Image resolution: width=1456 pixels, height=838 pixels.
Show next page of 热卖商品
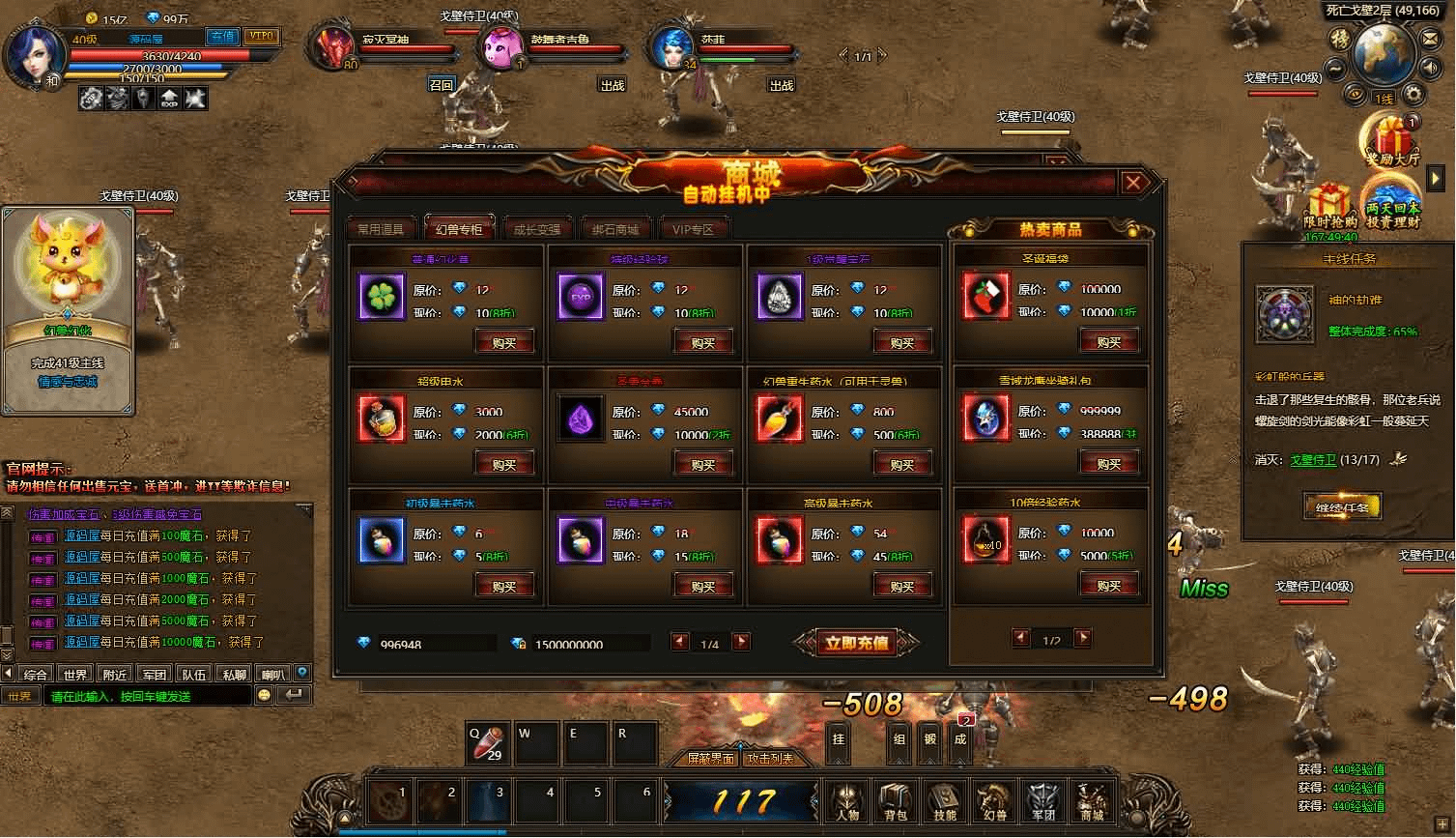coord(1083,638)
